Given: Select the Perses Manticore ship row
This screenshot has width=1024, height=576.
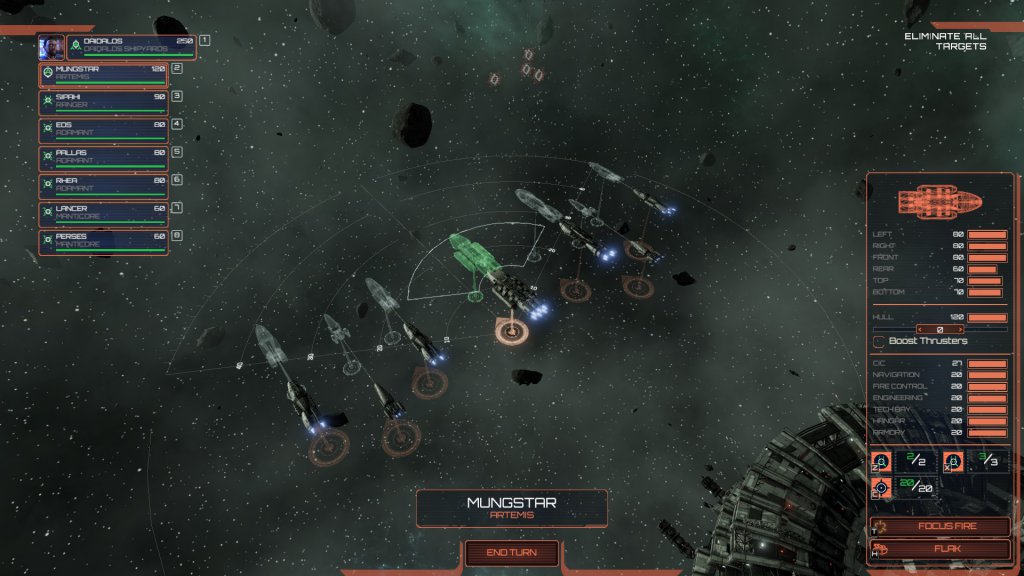Looking at the screenshot, I should pos(104,242).
